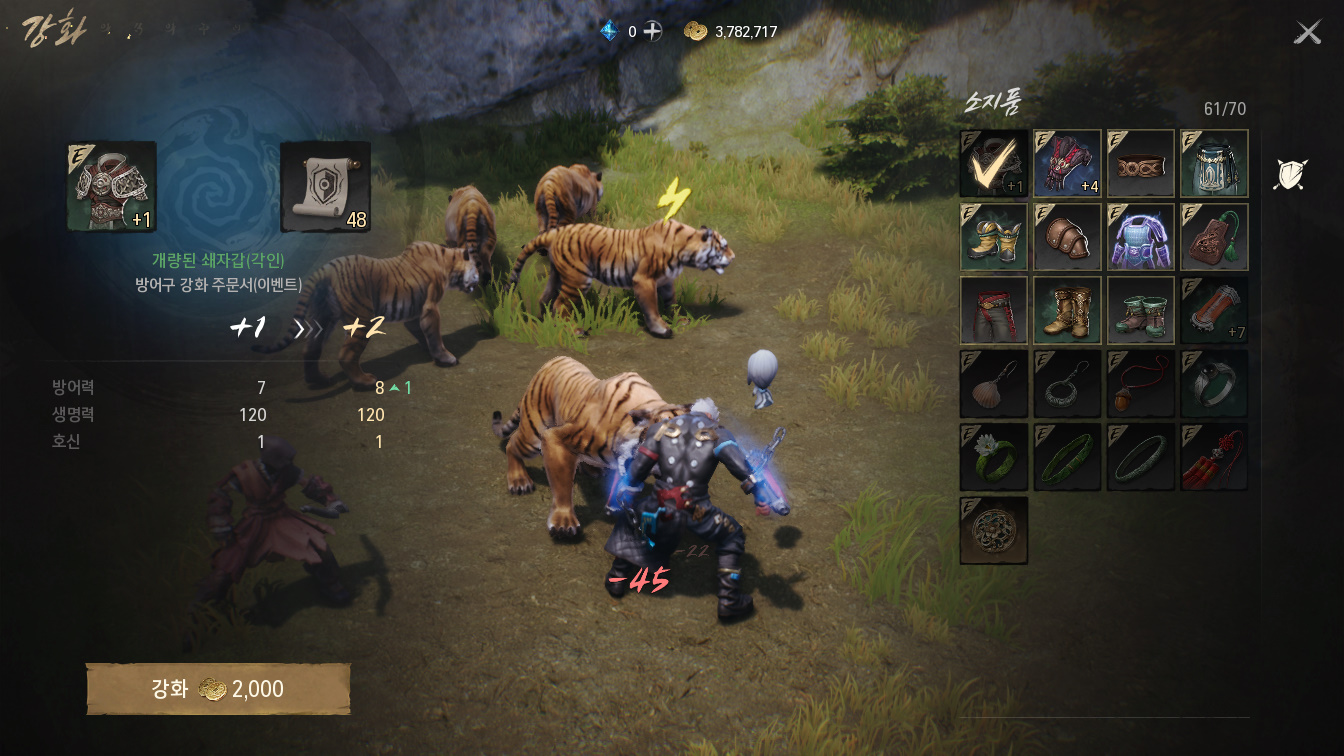The image size is (1344, 756).
Task: Choose the yellow and silver boots
Action: (x=994, y=237)
